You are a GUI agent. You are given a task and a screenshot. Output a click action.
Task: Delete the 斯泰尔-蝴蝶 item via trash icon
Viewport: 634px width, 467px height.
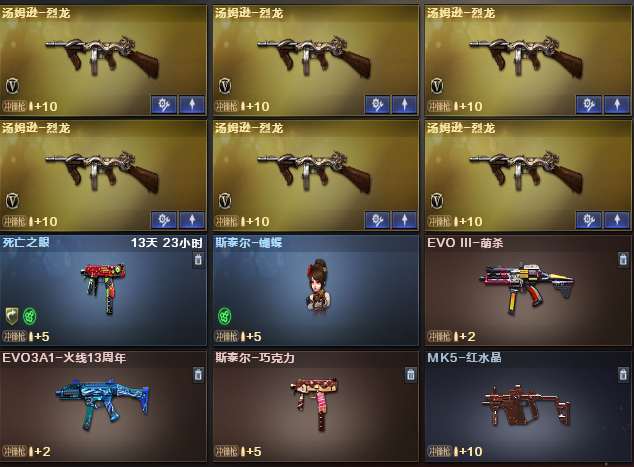click(x=410, y=259)
